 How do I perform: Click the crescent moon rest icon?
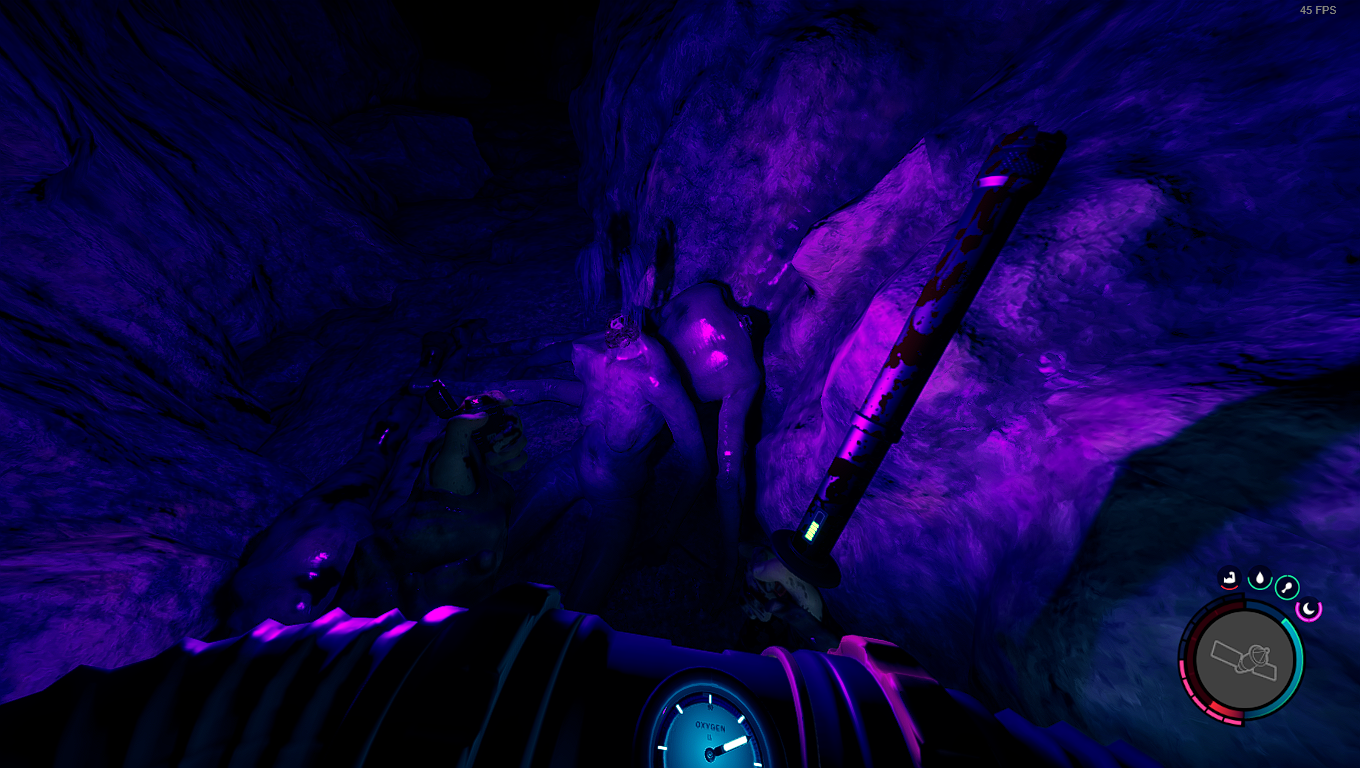pos(1308,608)
